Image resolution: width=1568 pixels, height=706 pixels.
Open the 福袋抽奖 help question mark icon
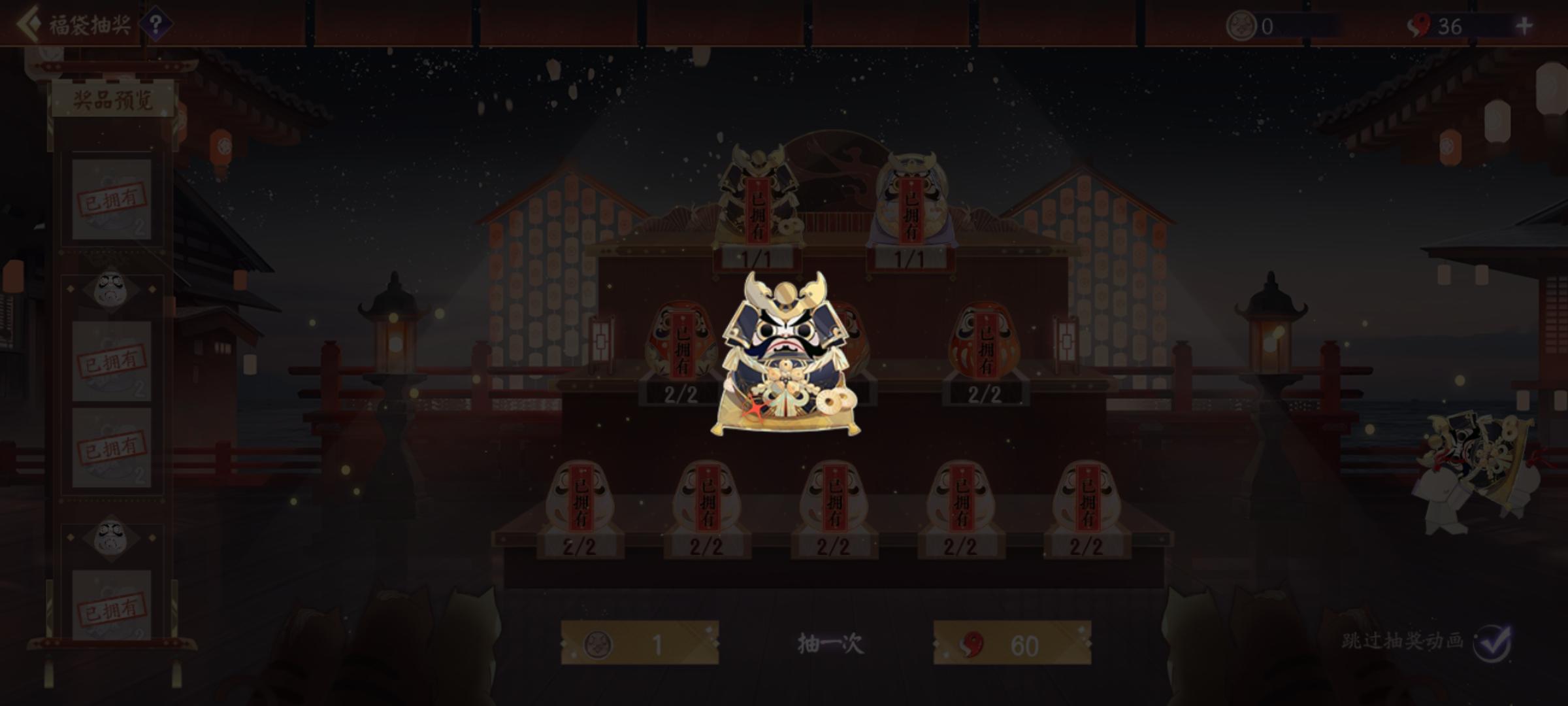(x=155, y=25)
